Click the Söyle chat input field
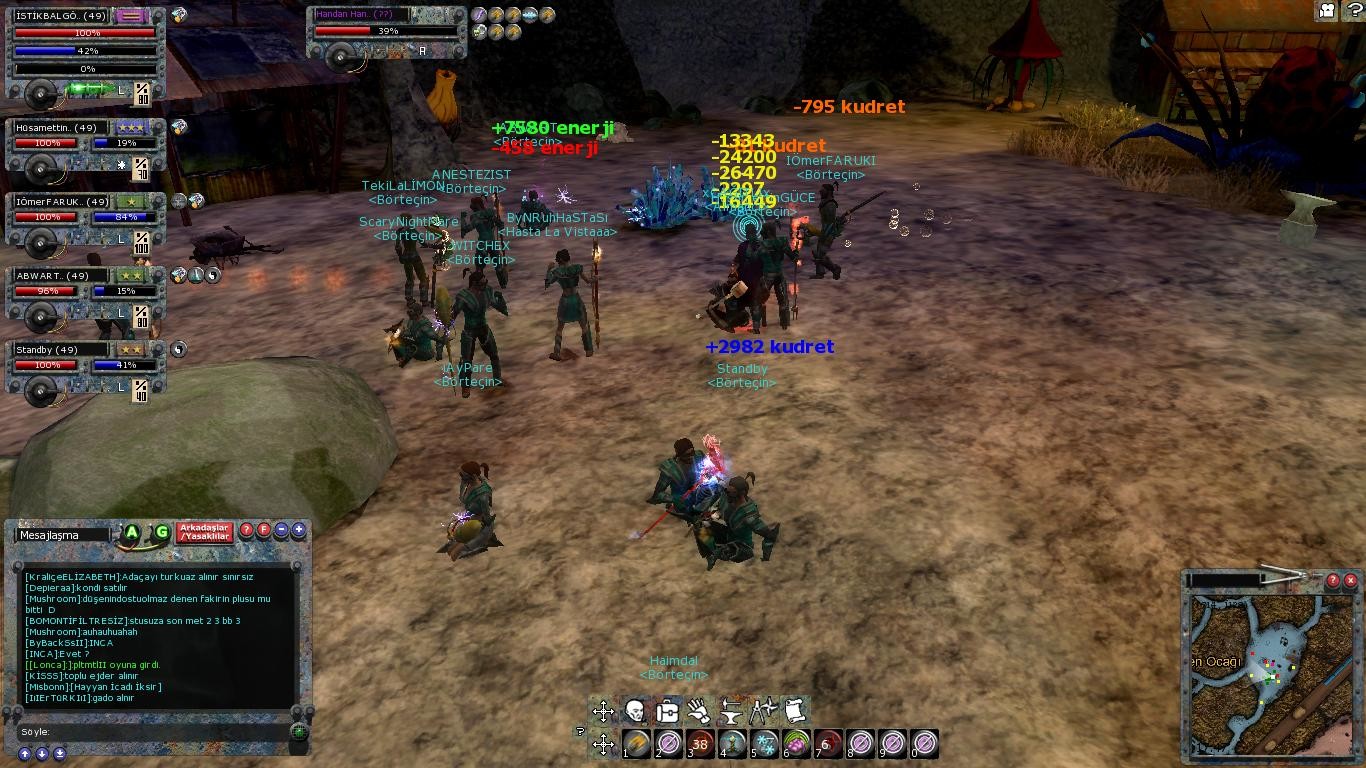This screenshot has height=768, width=1366. coord(160,732)
